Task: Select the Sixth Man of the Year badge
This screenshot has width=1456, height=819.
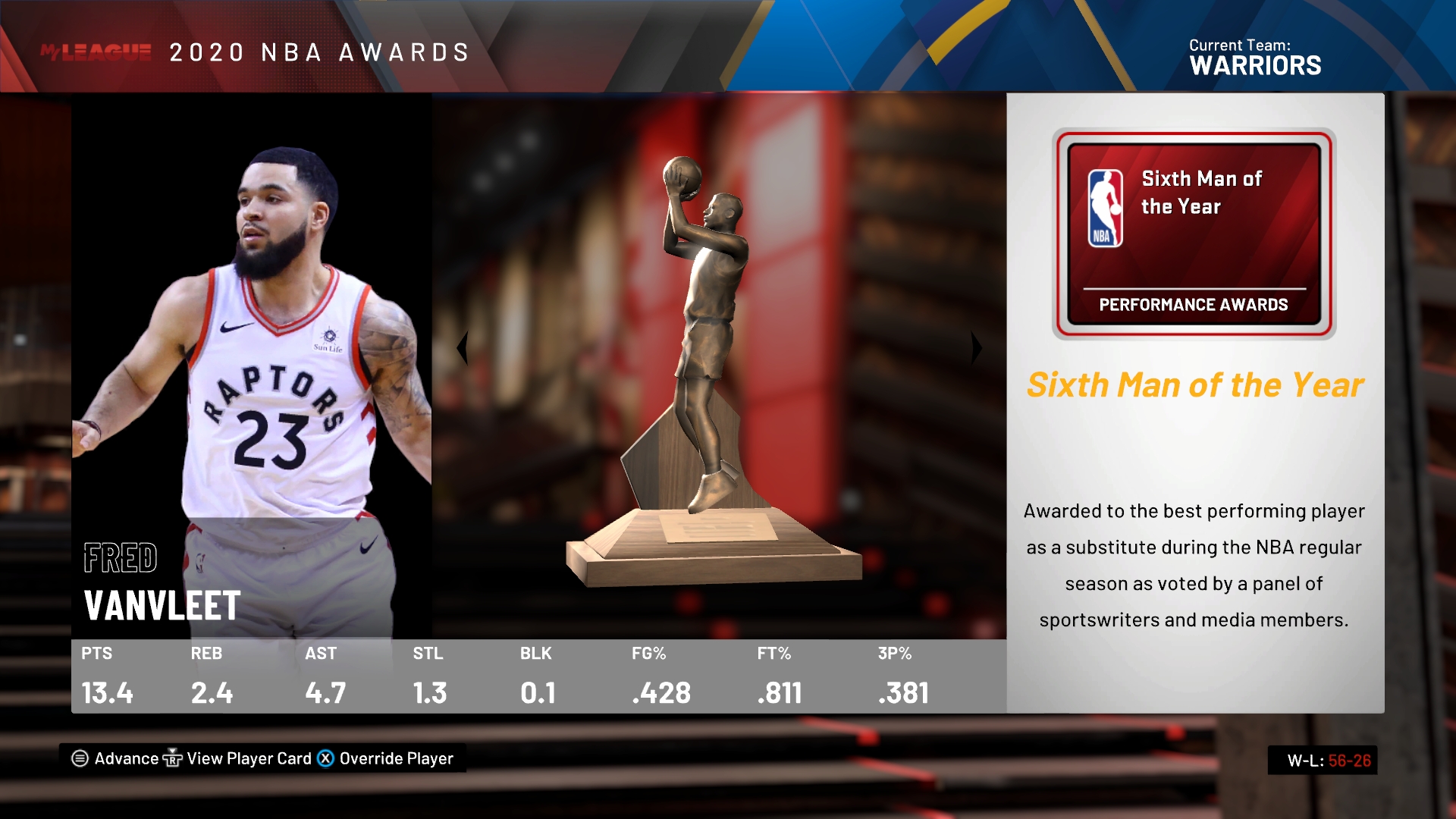Action: [1194, 234]
